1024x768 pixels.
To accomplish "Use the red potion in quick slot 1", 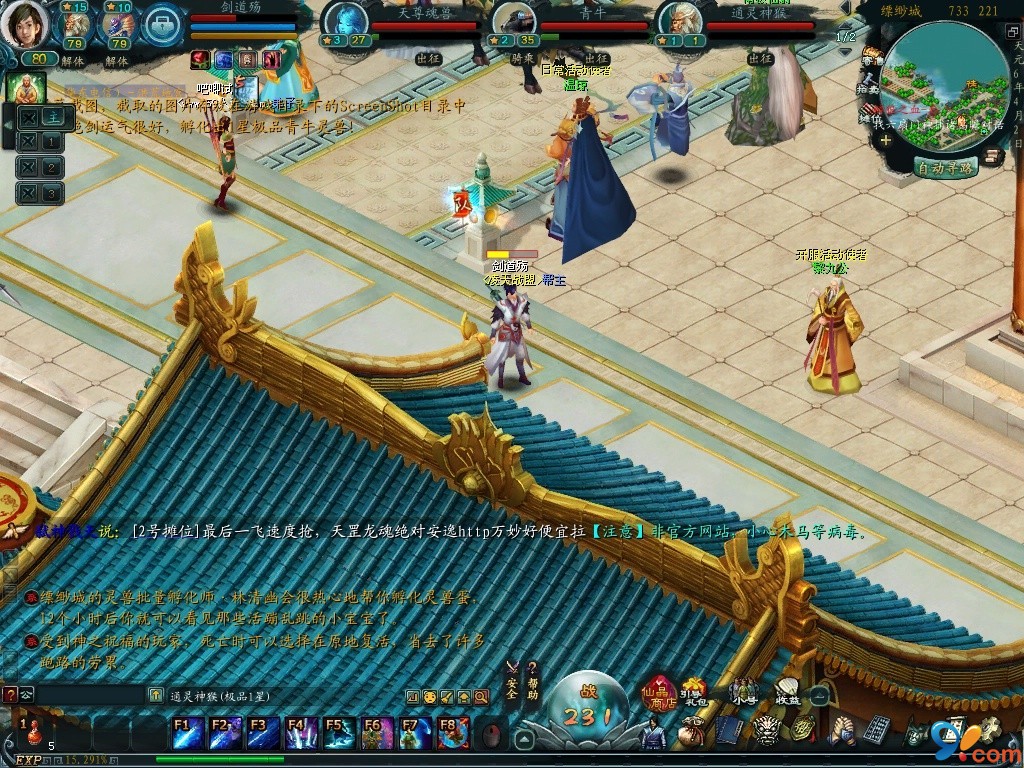I will [x=33, y=733].
